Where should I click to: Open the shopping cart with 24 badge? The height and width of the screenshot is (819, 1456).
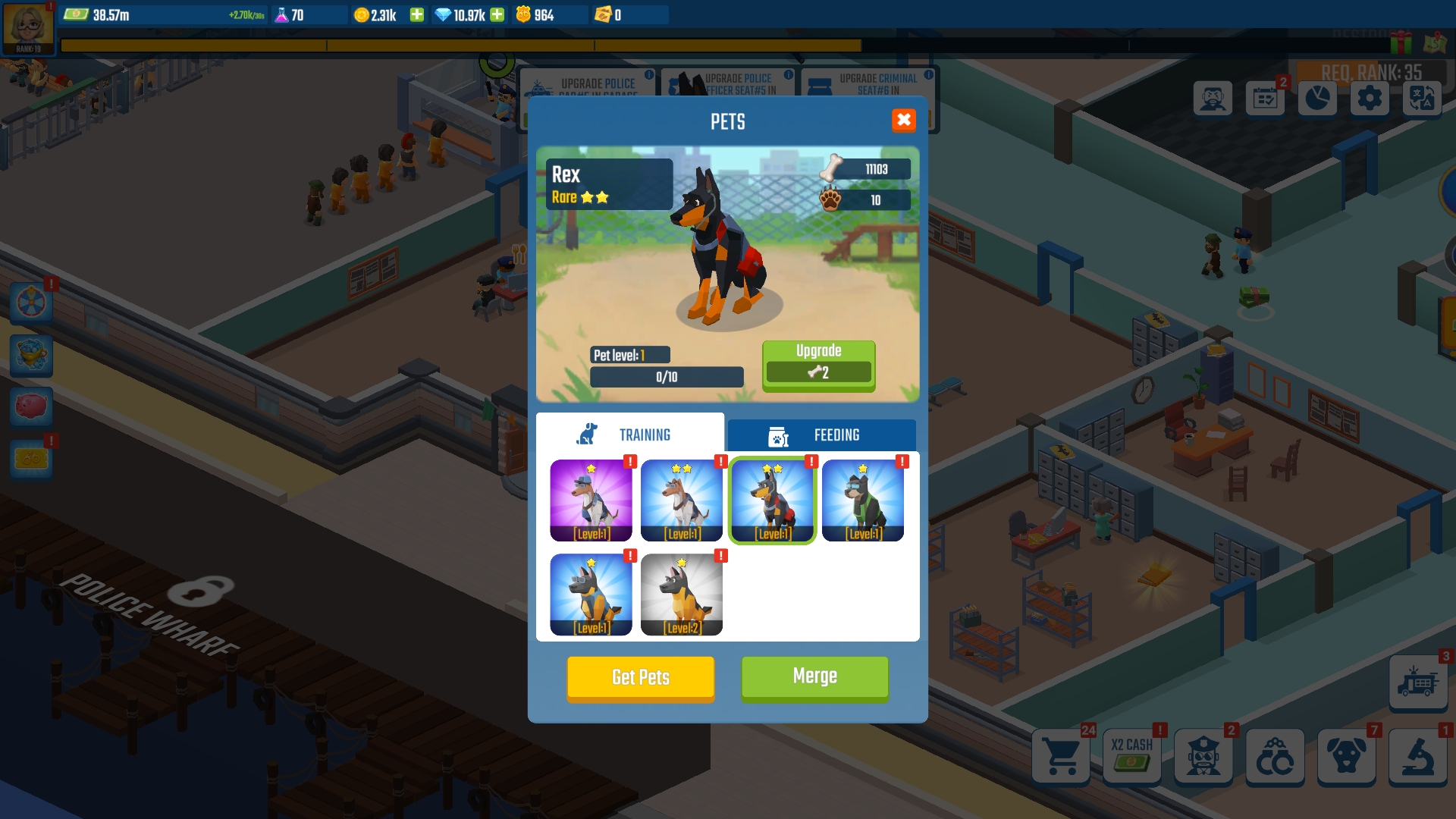(1061, 757)
